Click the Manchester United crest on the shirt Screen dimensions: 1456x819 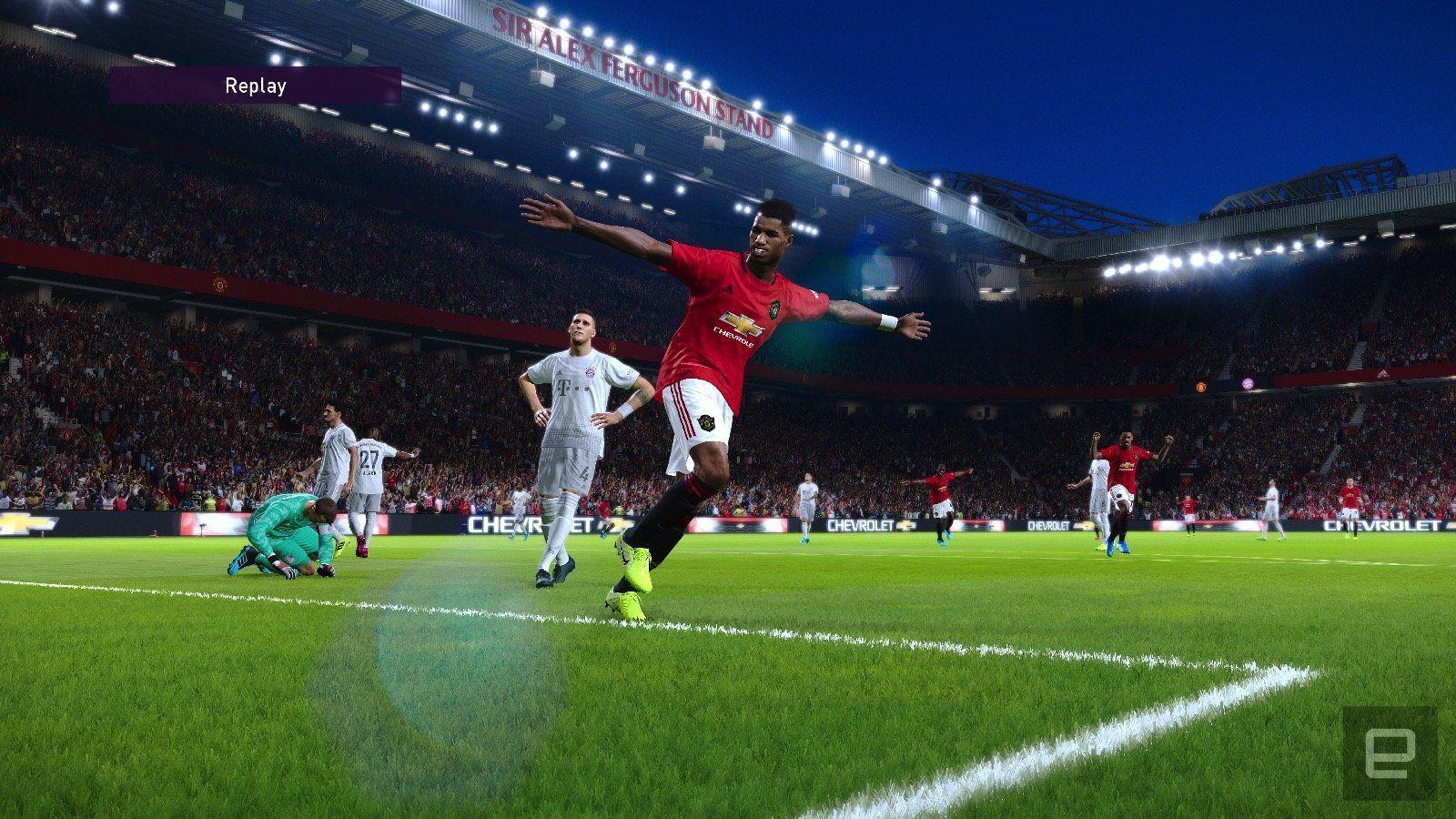pos(774,308)
